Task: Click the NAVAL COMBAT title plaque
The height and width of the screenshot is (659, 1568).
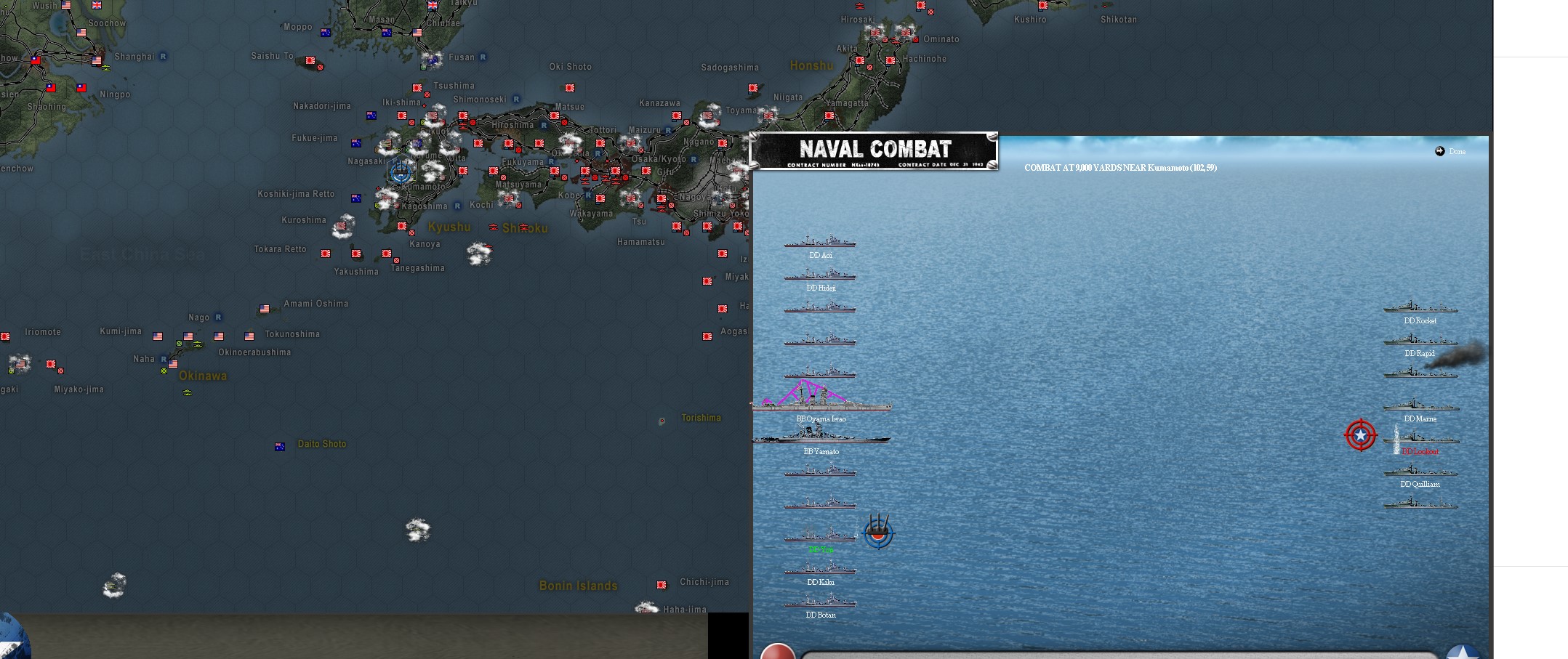Action: 875,149
